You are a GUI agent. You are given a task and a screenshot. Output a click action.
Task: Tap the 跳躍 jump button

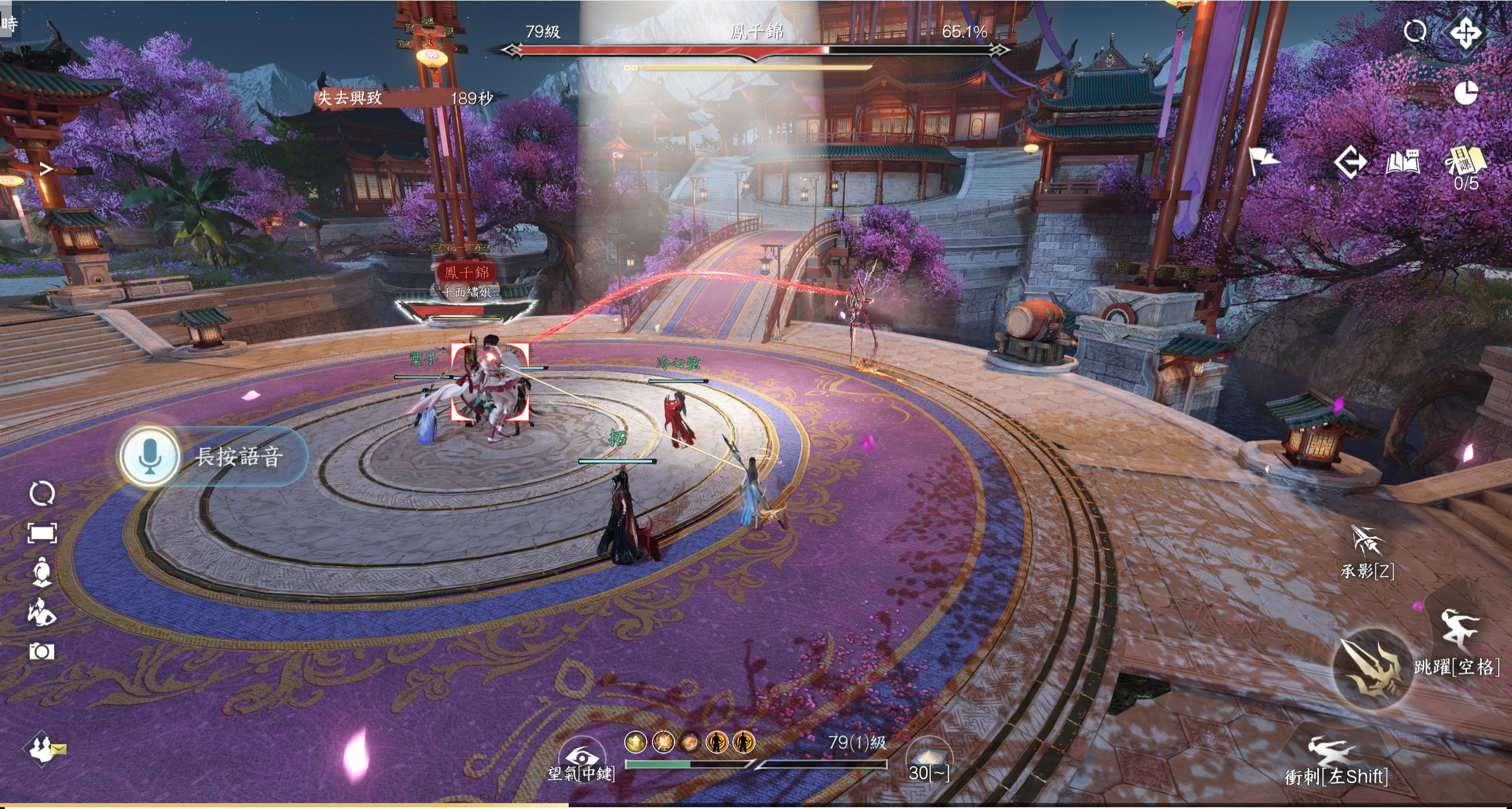click(x=1459, y=631)
